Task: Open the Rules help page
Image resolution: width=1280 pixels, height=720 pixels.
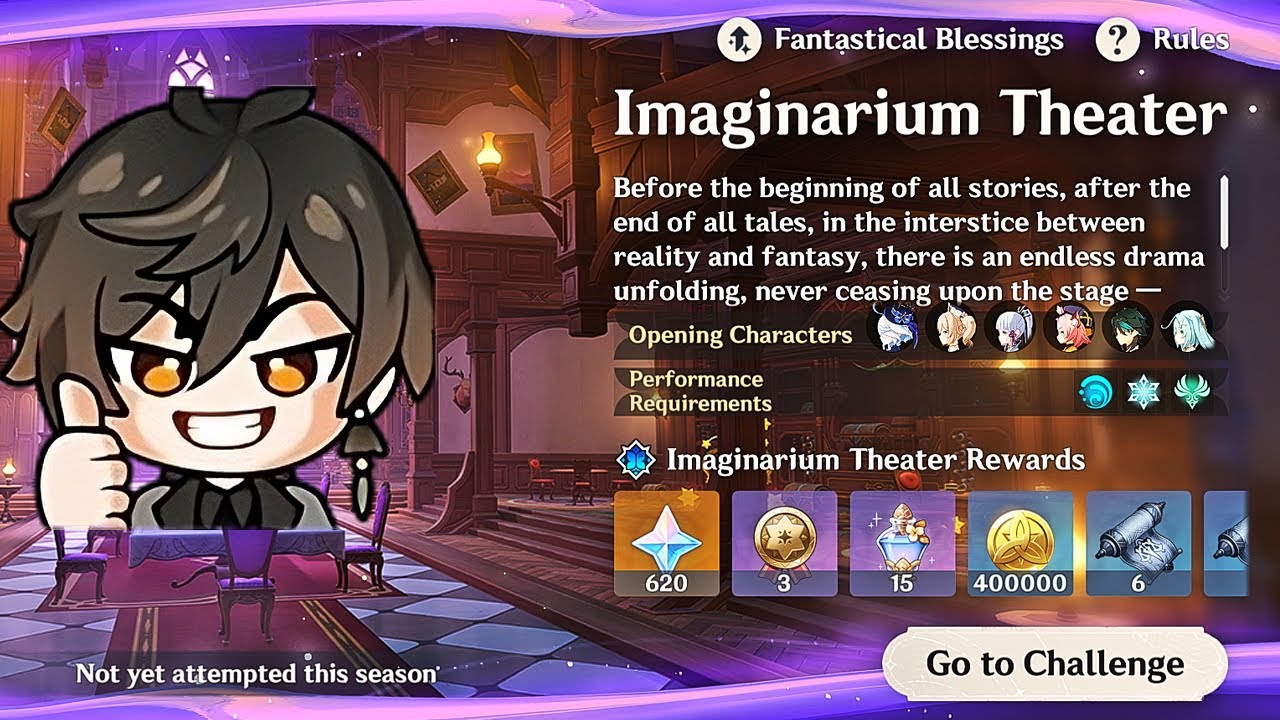Action: [1163, 40]
